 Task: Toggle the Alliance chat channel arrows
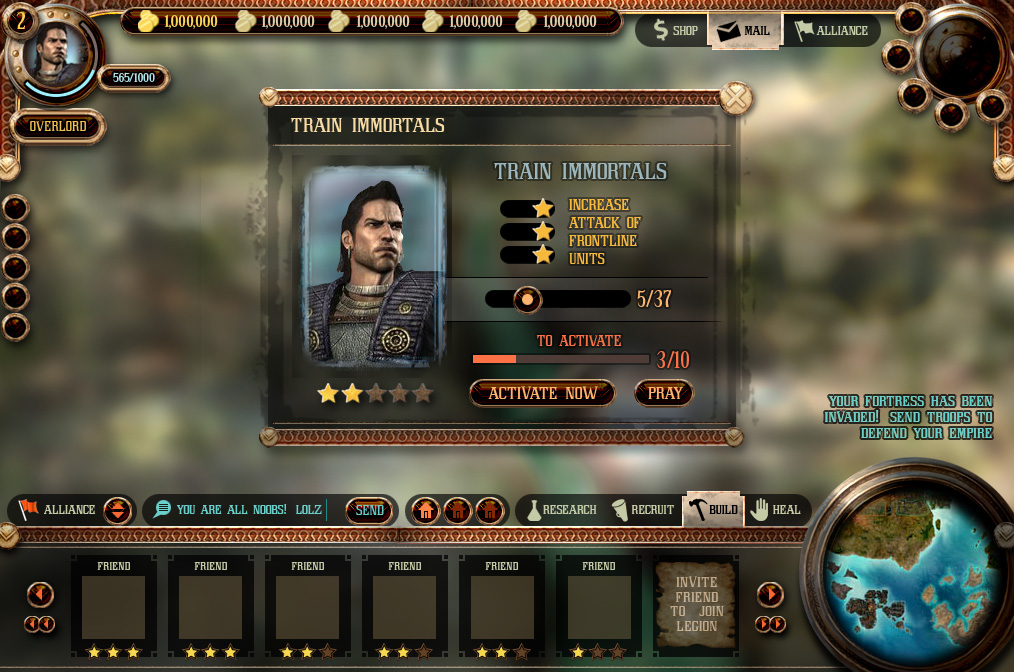tap(117, 510)
